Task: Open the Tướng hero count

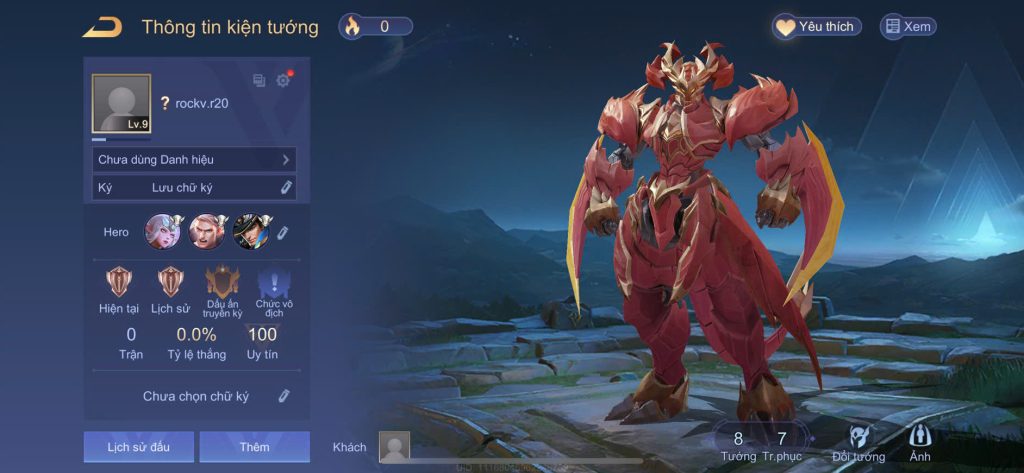Action: click(738, 445)
